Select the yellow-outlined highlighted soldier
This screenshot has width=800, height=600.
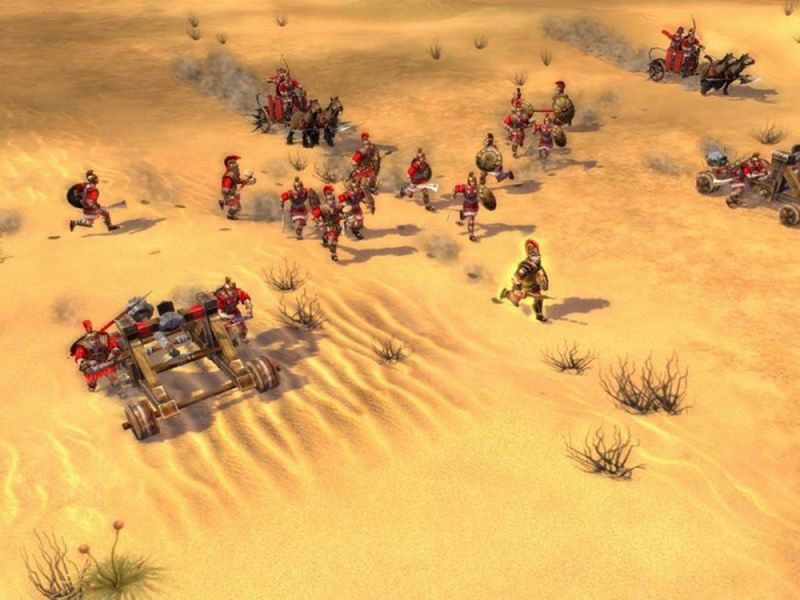pos(528,278)
